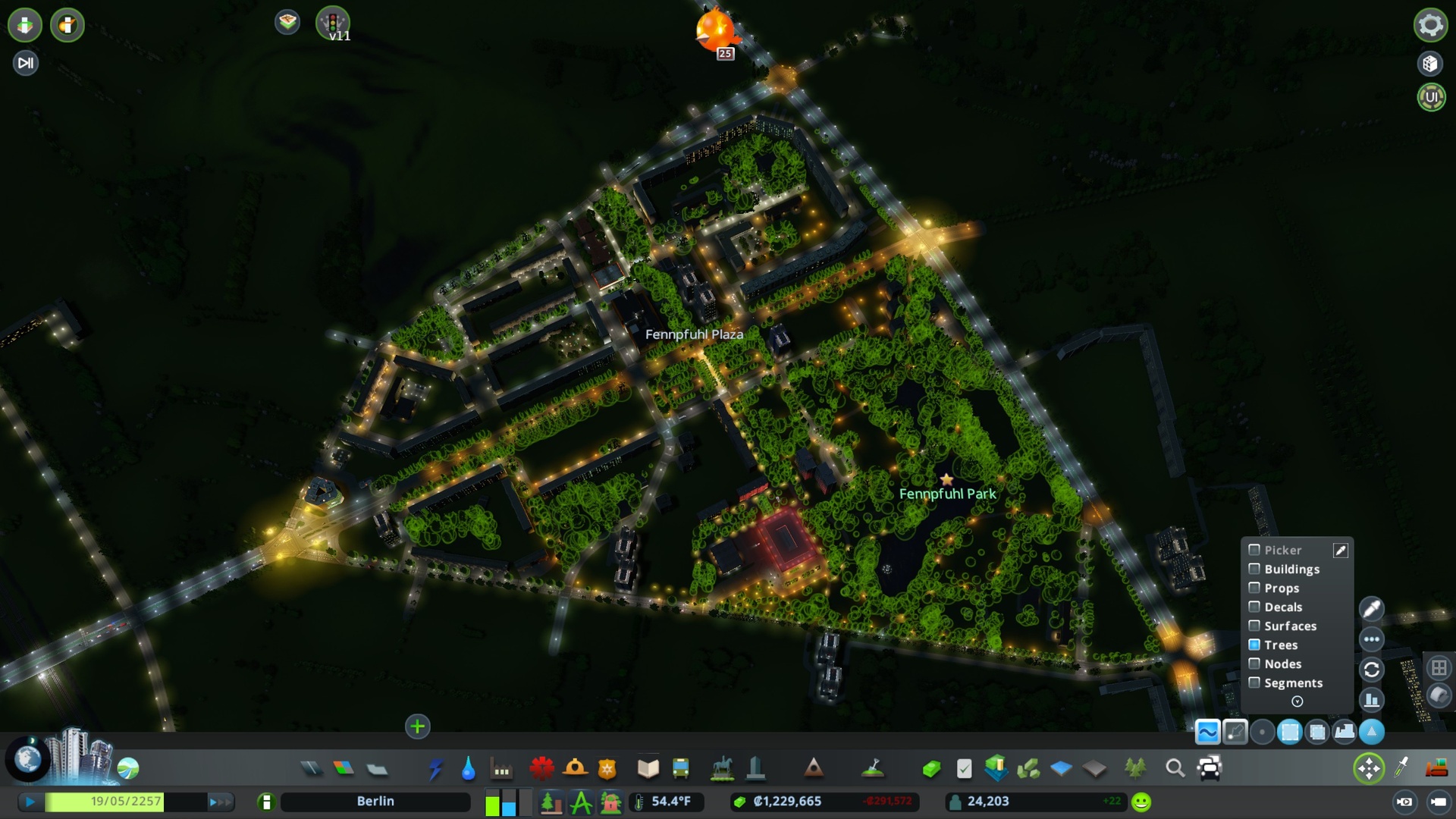Click the Fennpfuhl Park label

[x=946, y=493]
